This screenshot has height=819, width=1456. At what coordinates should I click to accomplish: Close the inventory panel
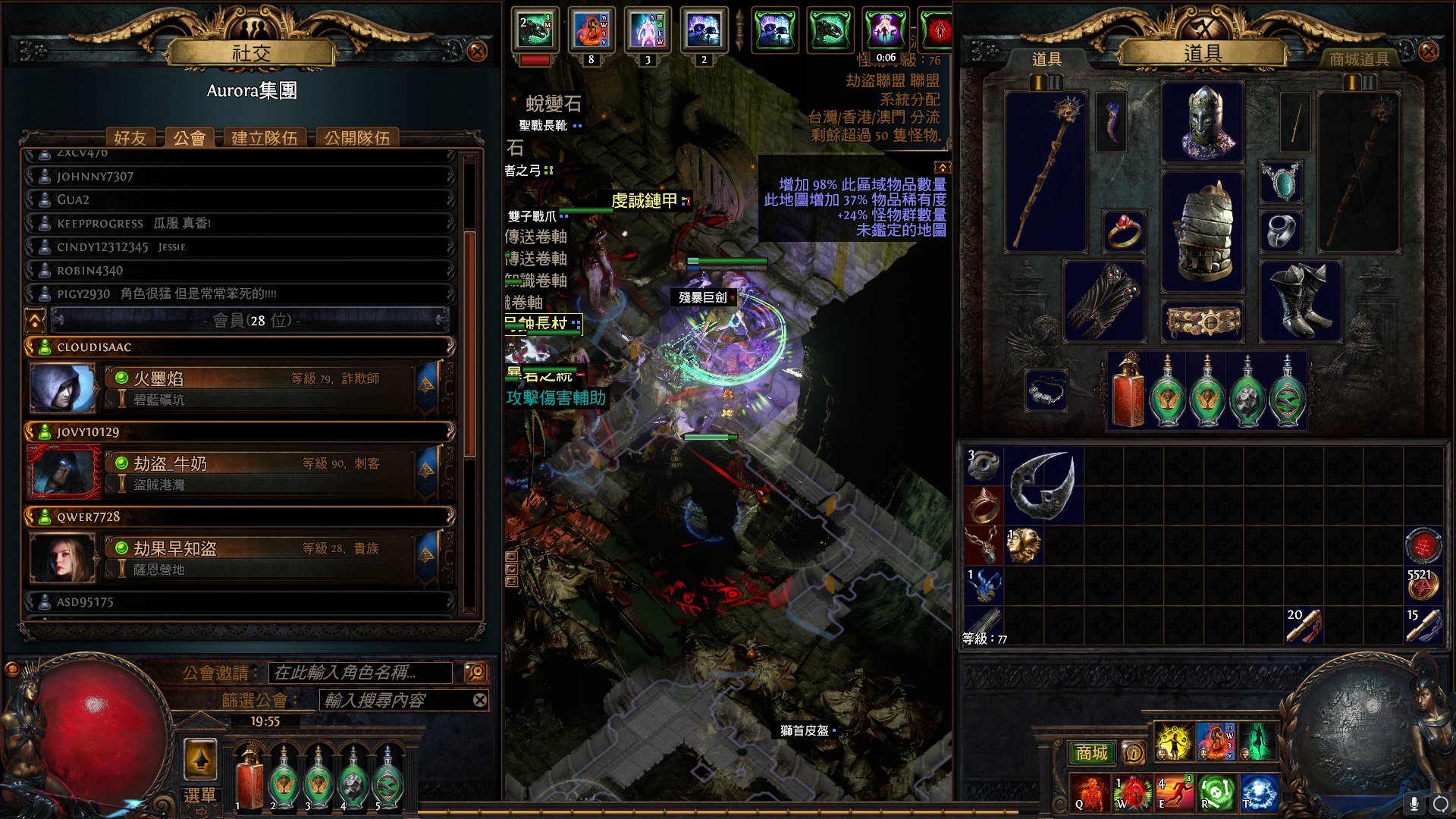(1428, 52)
